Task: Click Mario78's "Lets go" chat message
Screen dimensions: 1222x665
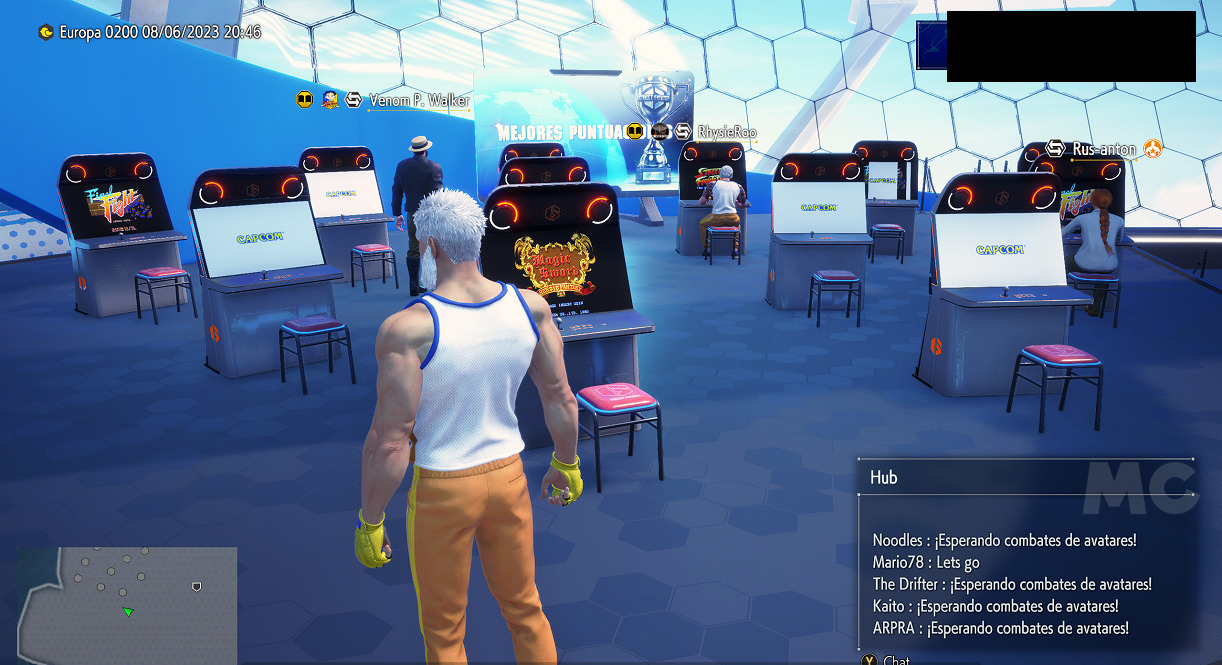Action: [926, 562]
